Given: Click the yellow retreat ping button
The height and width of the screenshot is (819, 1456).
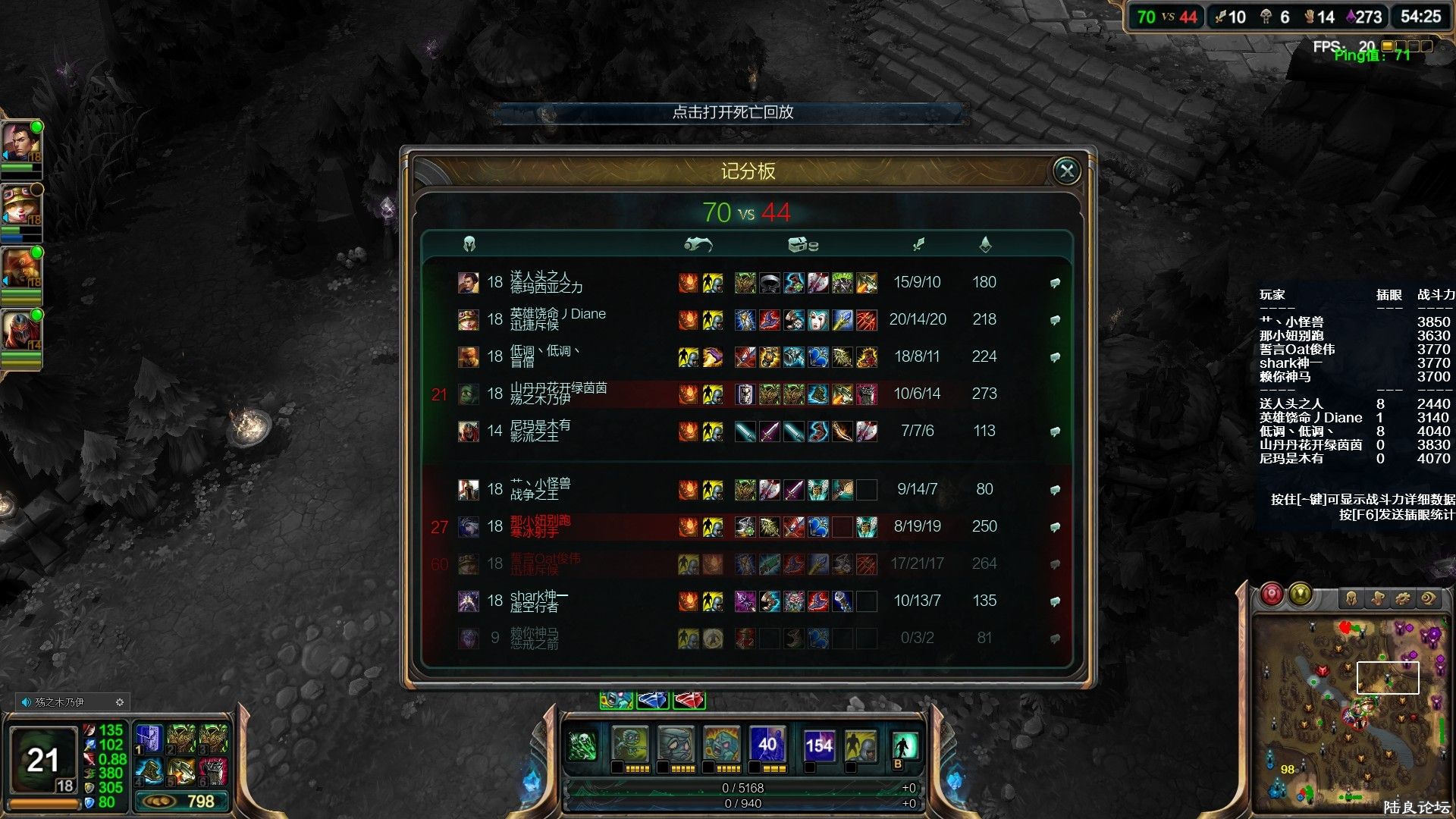Looking at the screenshot, I should 1301,595.
